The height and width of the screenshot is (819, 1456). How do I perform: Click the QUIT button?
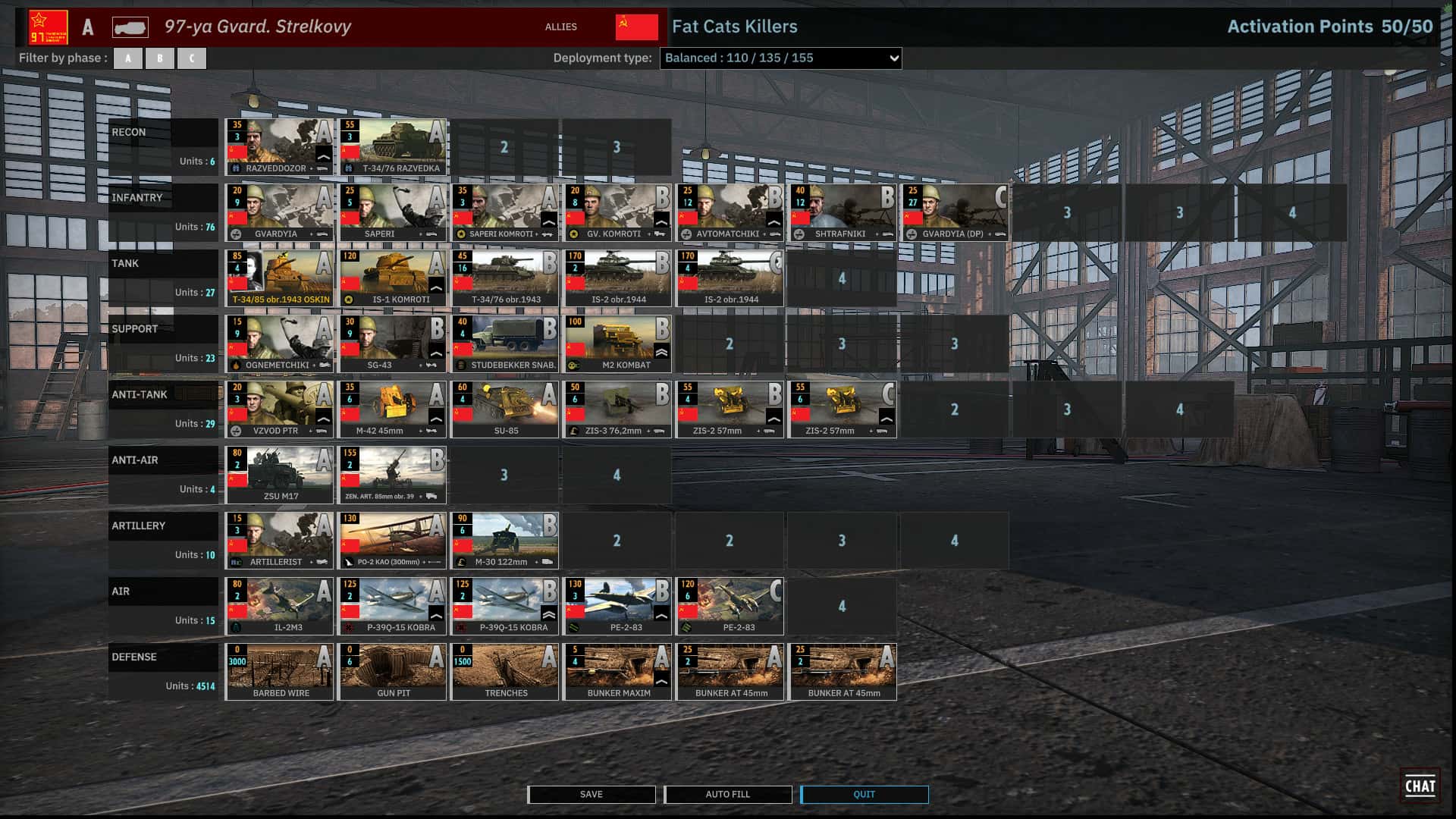(864, 794)
